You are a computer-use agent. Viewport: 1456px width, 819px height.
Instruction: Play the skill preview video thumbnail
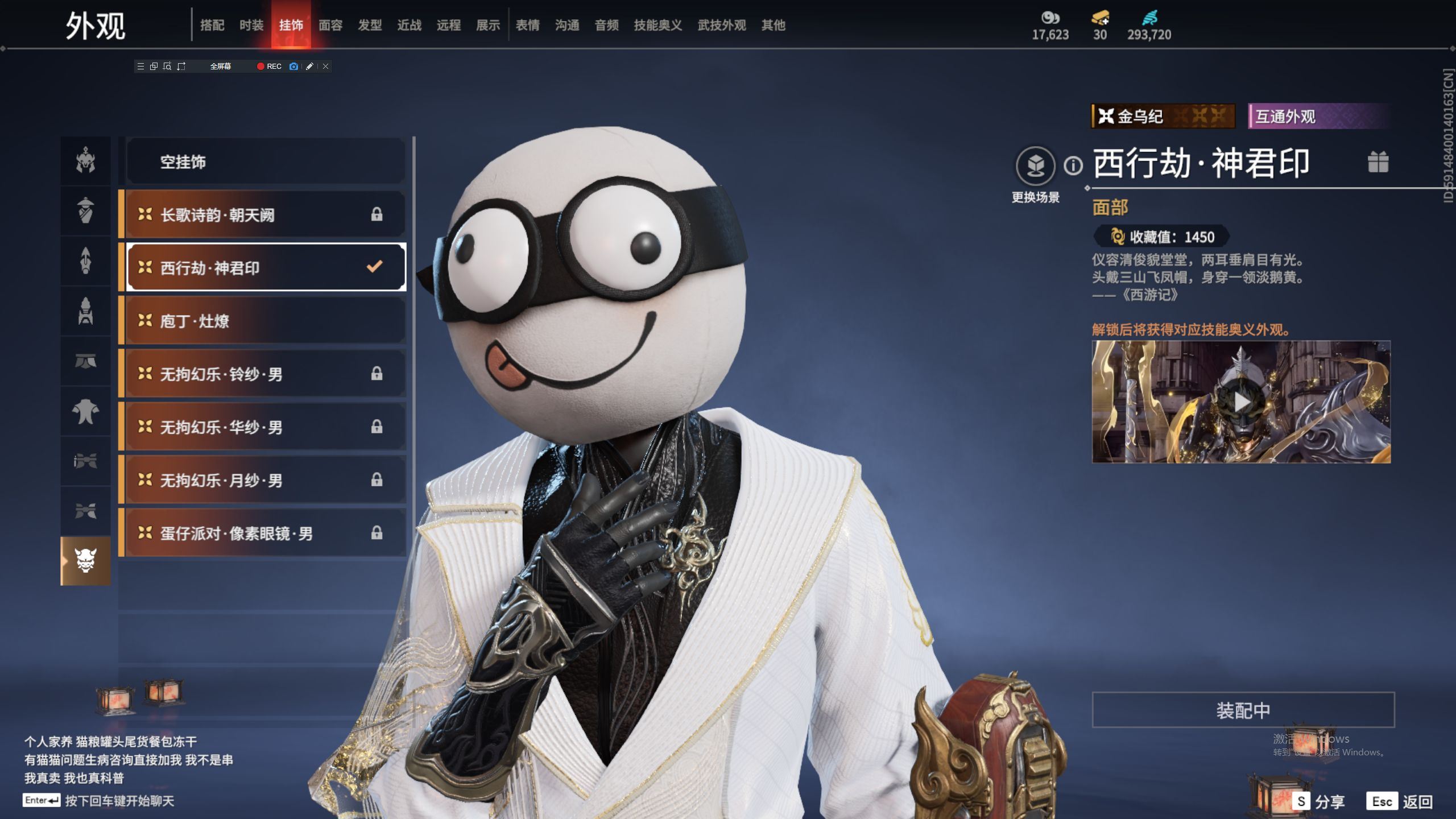tap(1241, 402)
